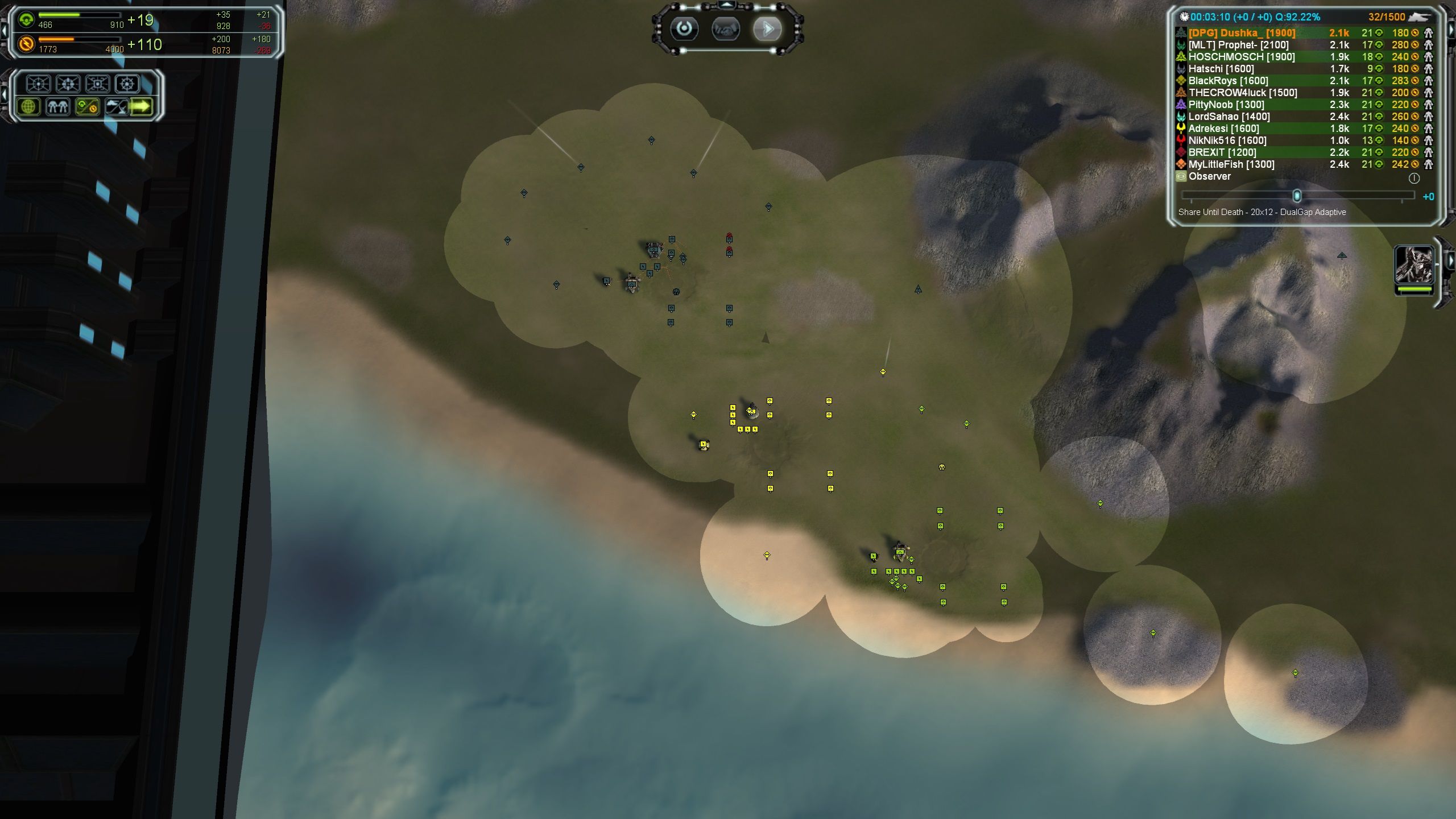Select player [MLT] Prophet- in scoreboard
The height and width of the screenshot is (819, 1456).
(x=1238, y=45)
